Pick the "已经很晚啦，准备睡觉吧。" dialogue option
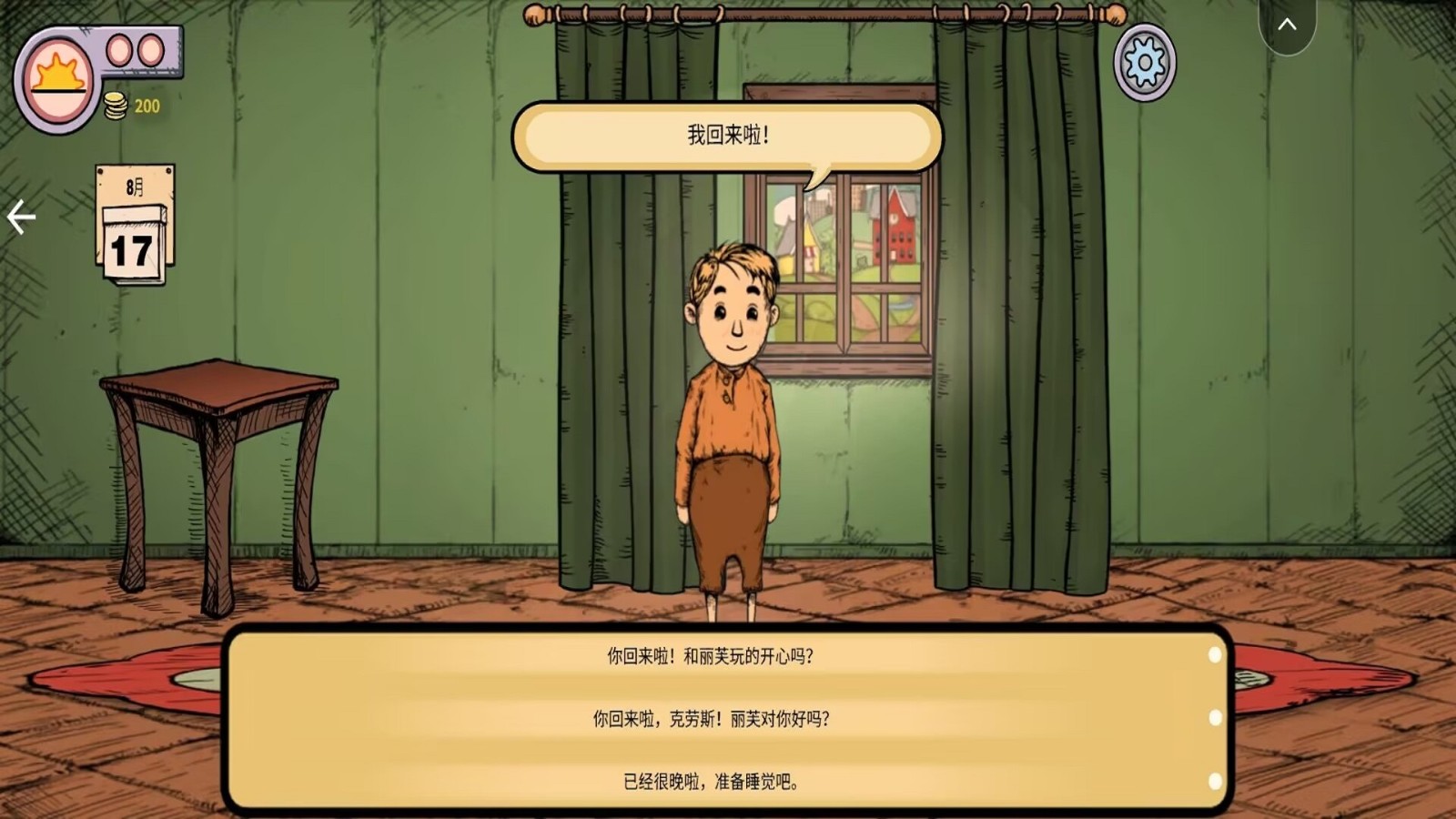Image resolution: width=1456 pixels, height=819 pixels. point(711,782)
